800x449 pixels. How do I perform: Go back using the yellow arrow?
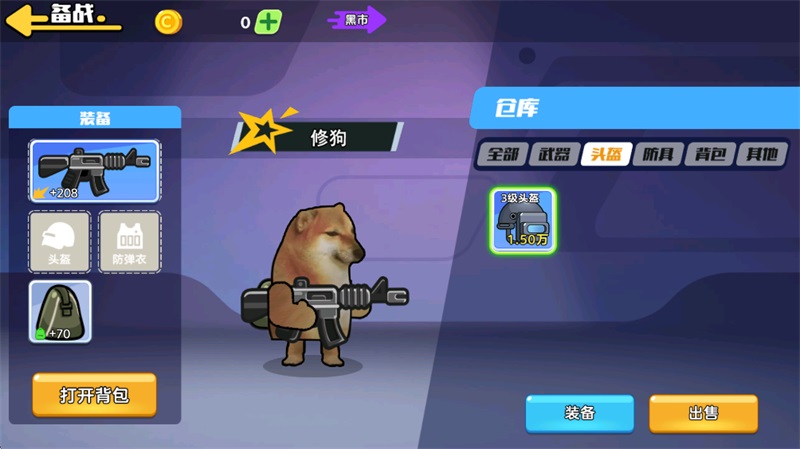[30, 20]
